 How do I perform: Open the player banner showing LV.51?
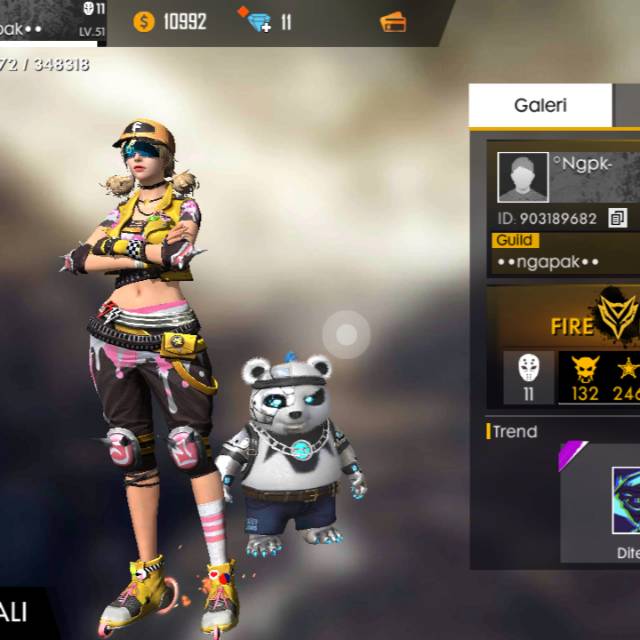tap(52, 22)
